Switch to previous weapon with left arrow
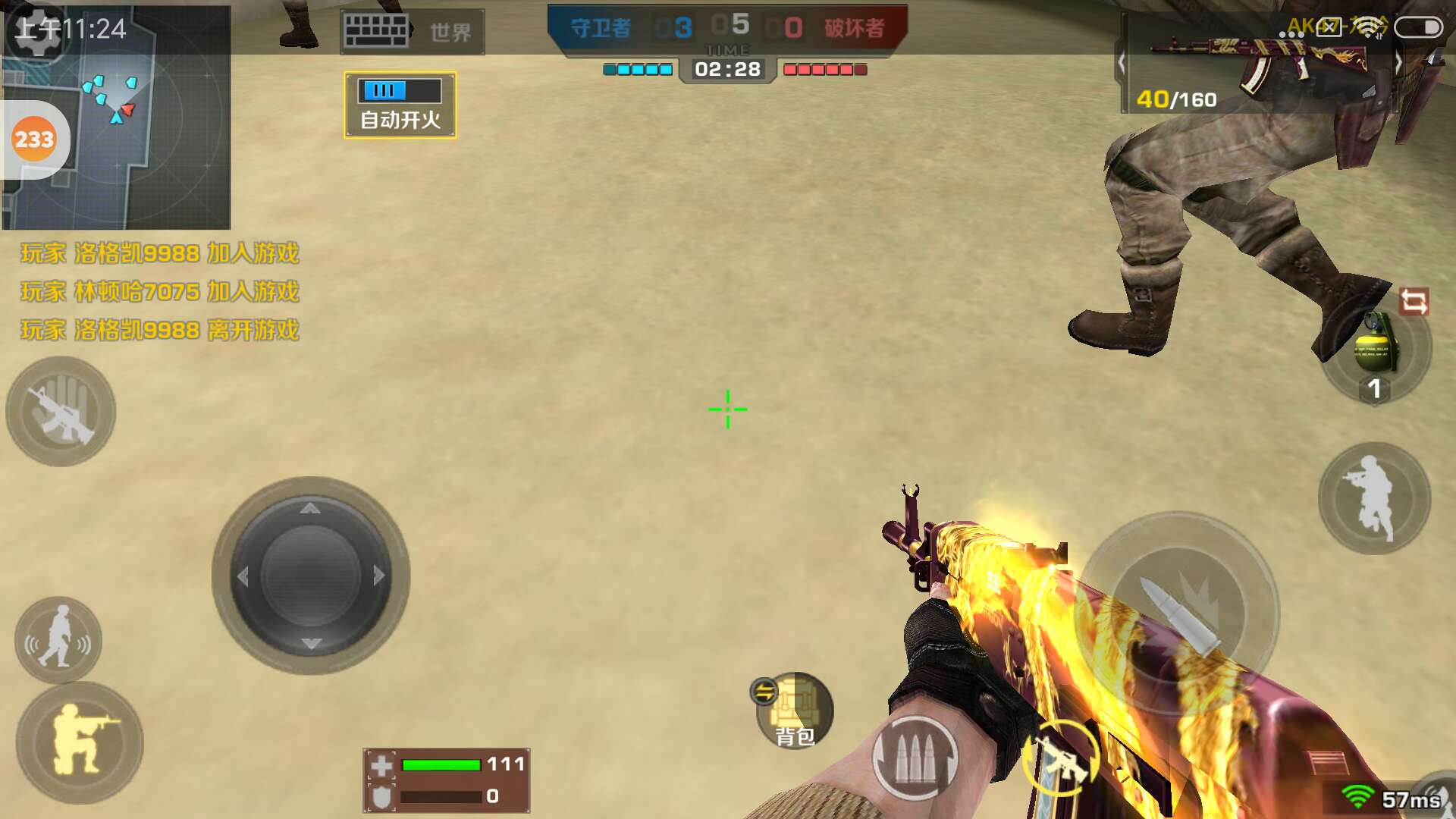Viewport: 1456px width, 819px height. pos(1122,63)
